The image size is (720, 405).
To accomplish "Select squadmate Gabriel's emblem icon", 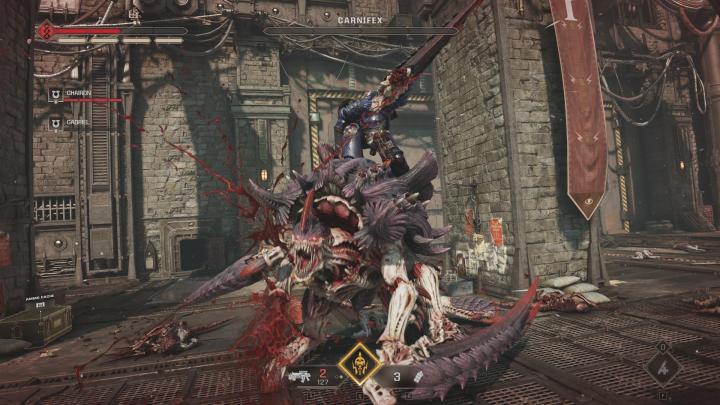I will point(55,123).
